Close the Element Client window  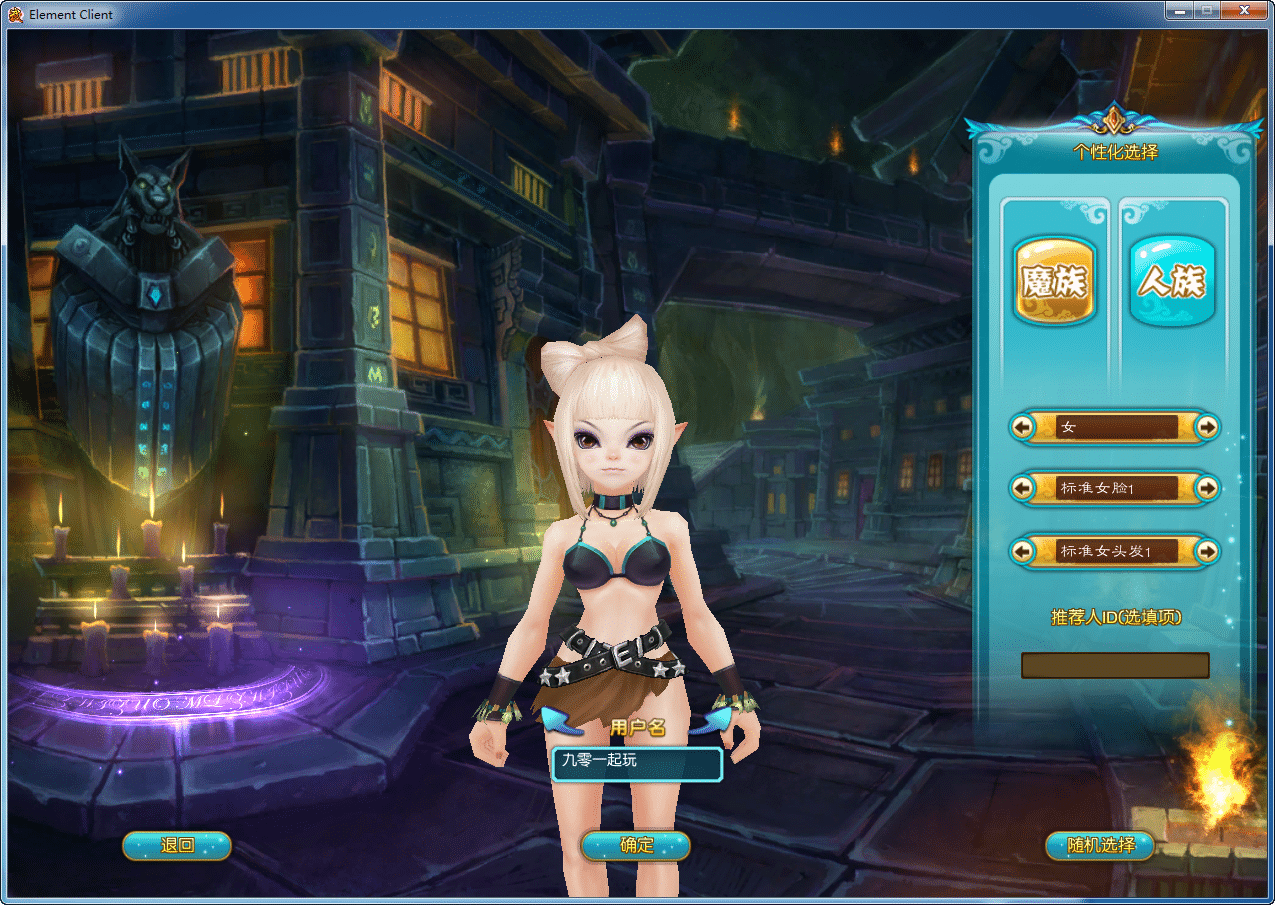pyautogui.click(x=1247, y=10)
